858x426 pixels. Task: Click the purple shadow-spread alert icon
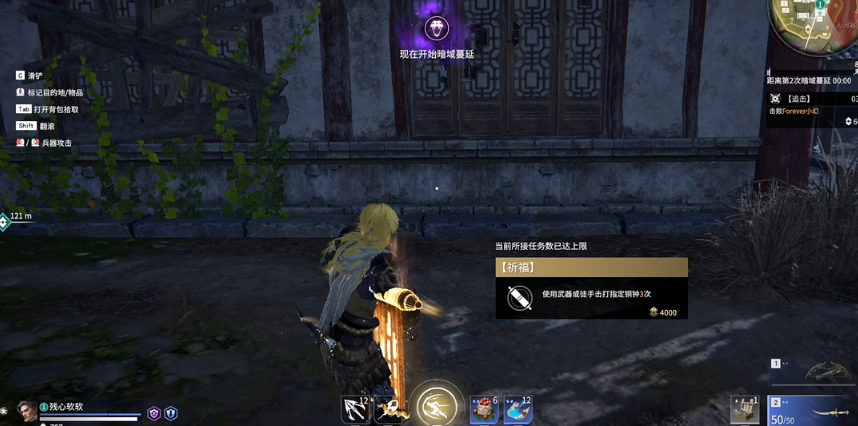point(436,27)
